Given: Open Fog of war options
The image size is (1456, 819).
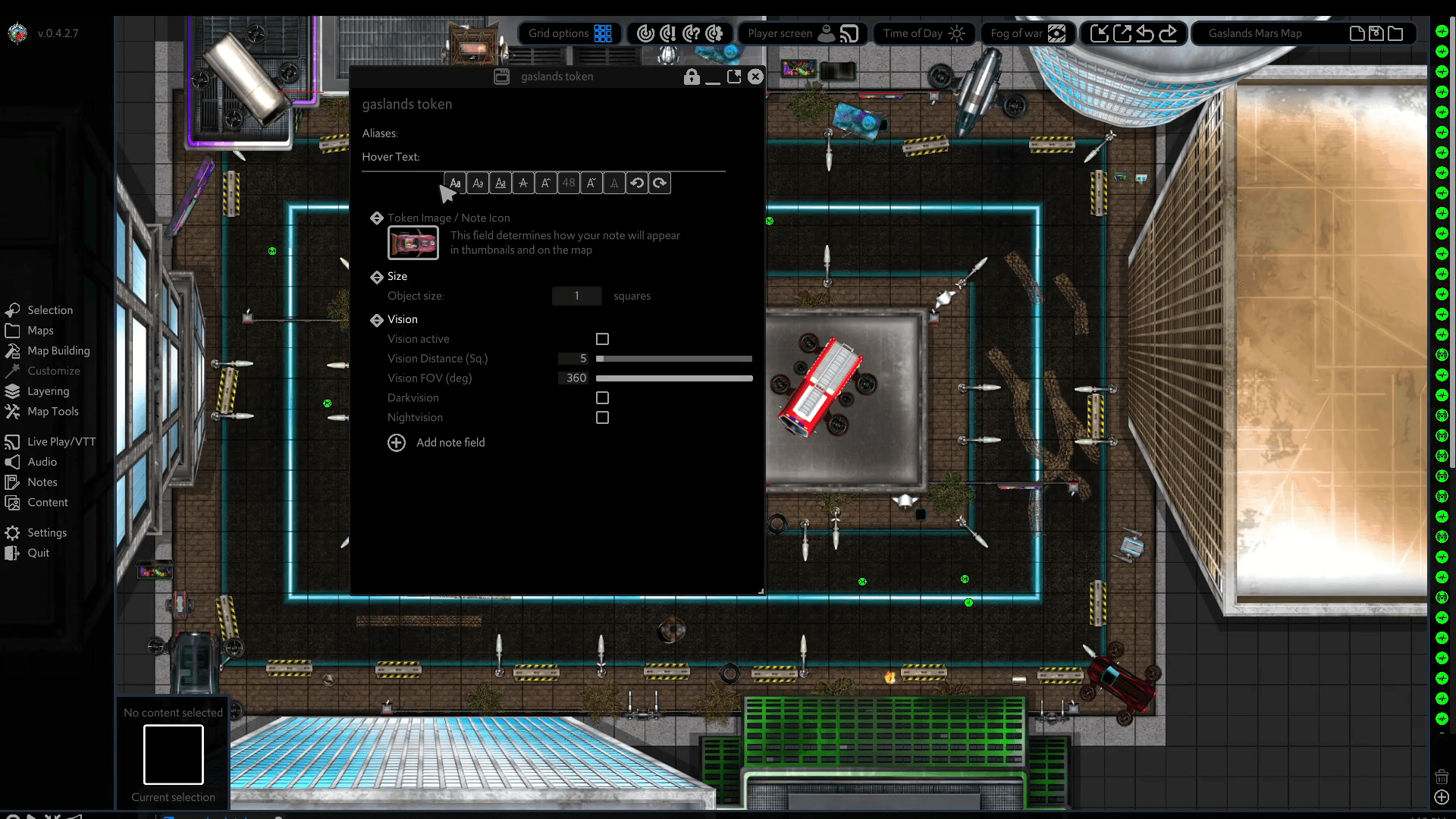Looking at the screenshot, I should pyautogui.click(x=1028, y=33).
